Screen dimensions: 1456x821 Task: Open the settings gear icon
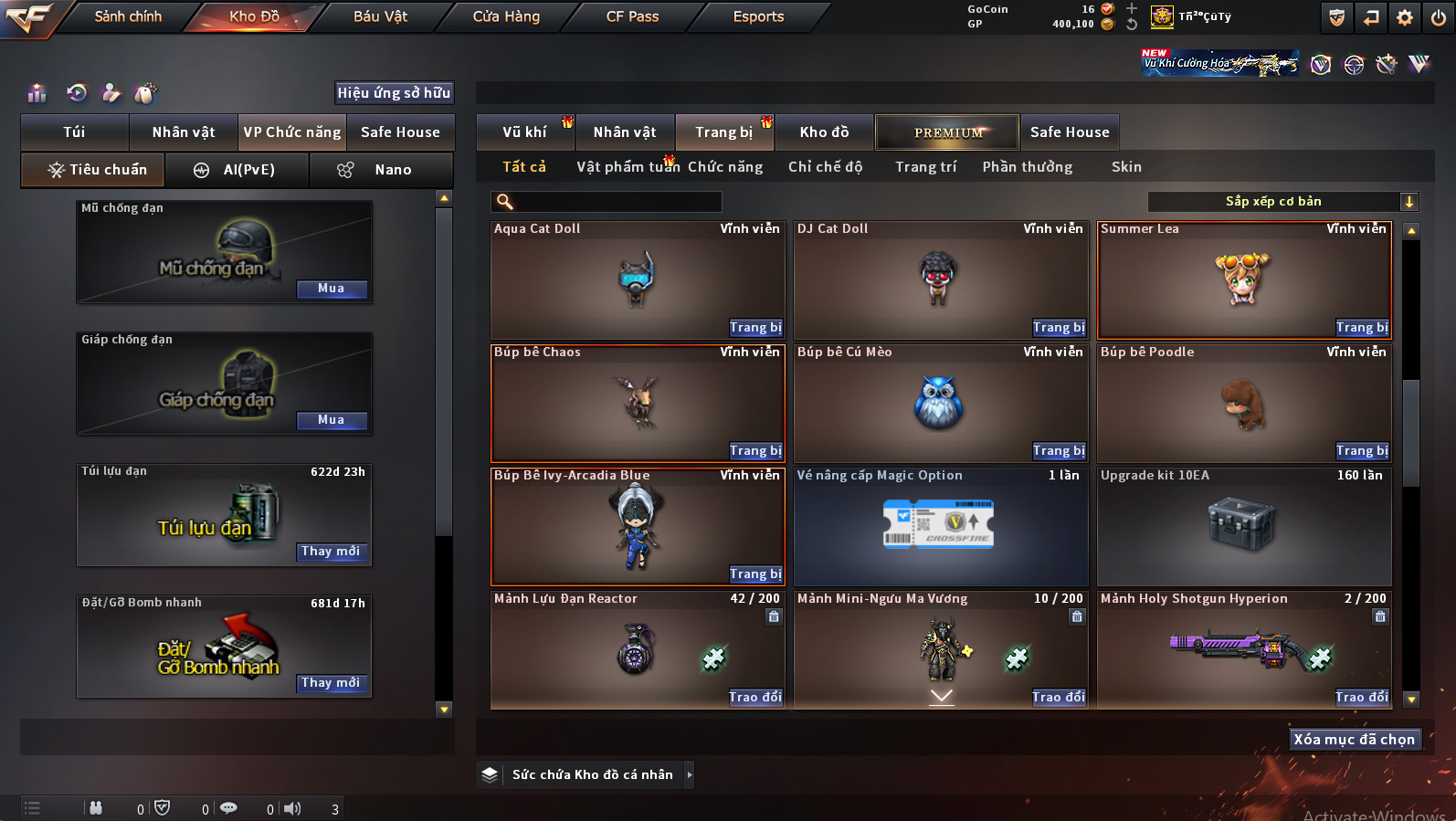tap(1405, 17)
